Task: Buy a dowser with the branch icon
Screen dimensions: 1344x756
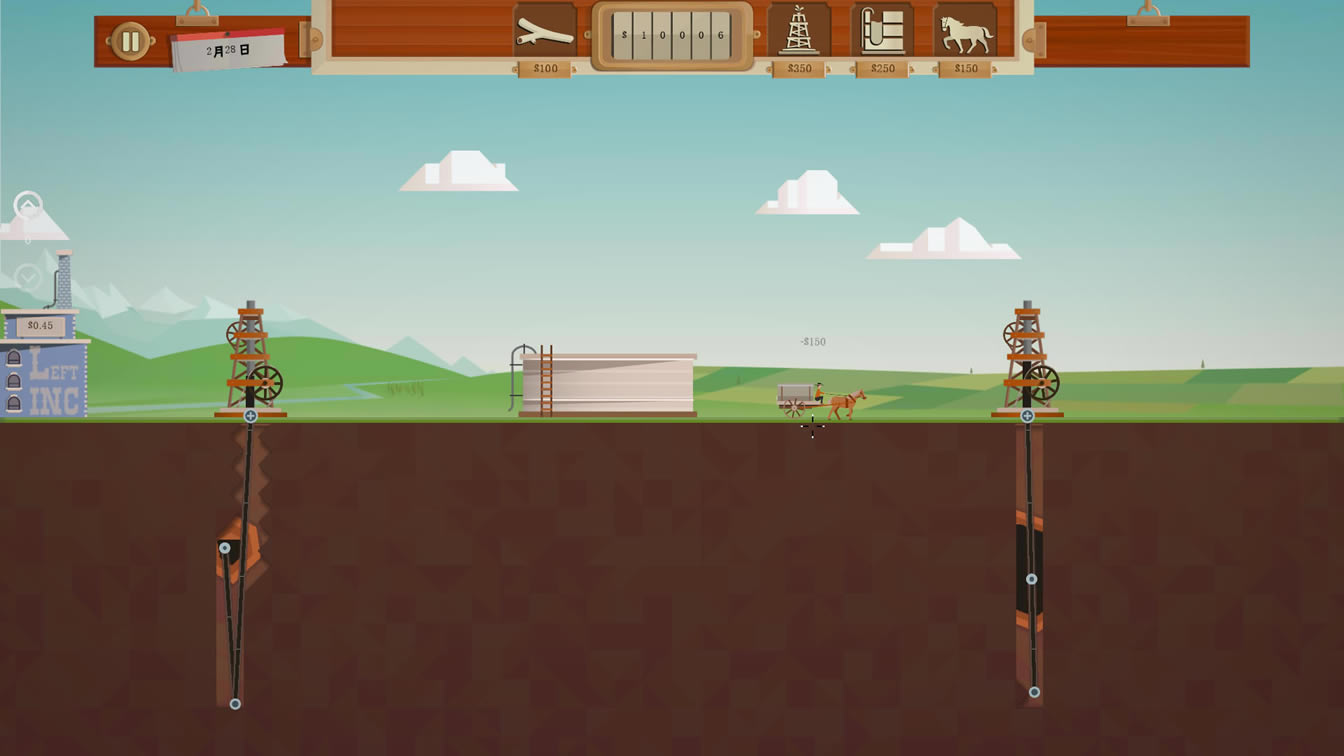Action: pyautogui.click(x=545, y=34)
